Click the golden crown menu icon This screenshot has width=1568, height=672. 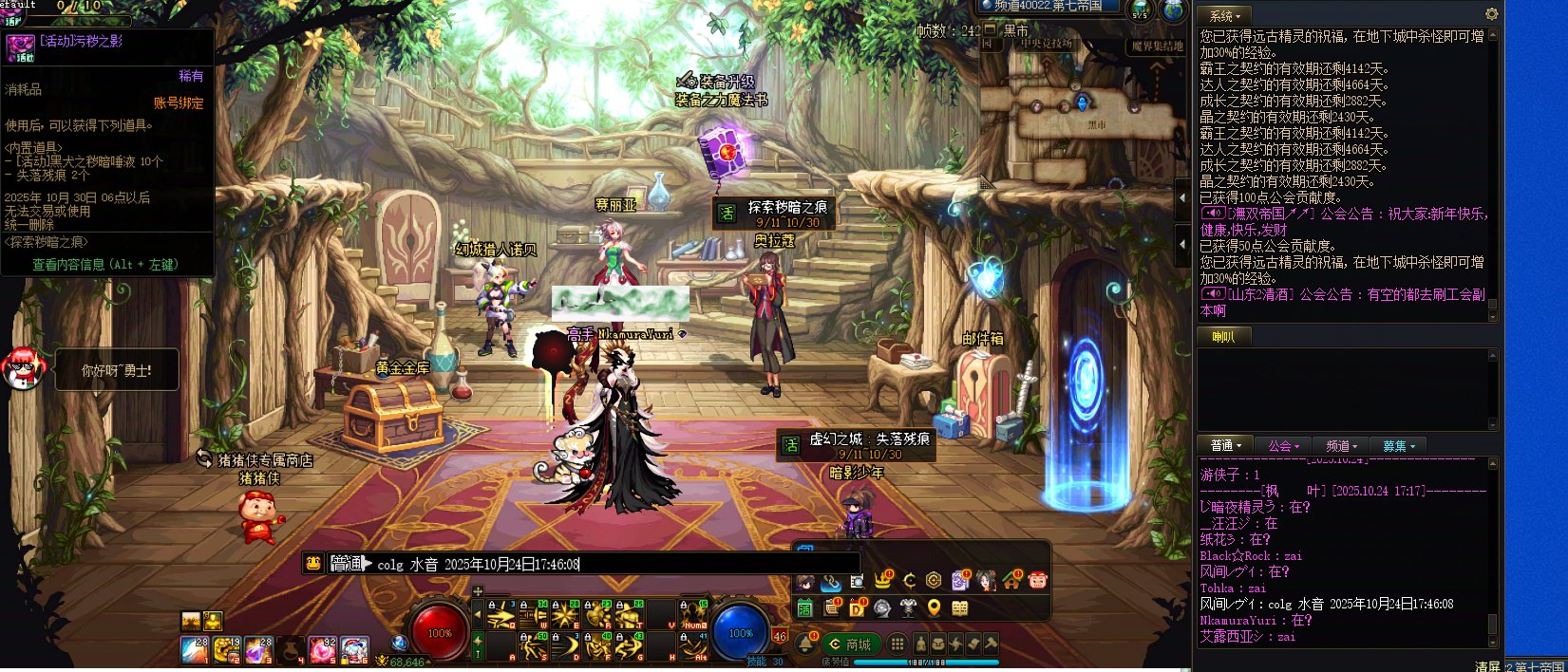[x=883, y=580]
